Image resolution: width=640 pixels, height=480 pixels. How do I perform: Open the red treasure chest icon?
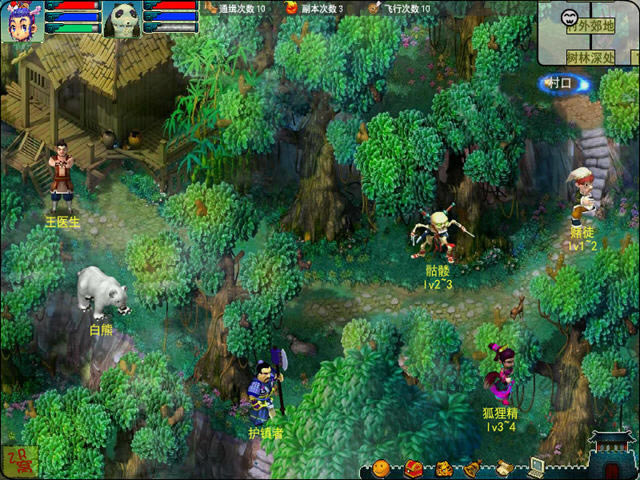point(412,467)
